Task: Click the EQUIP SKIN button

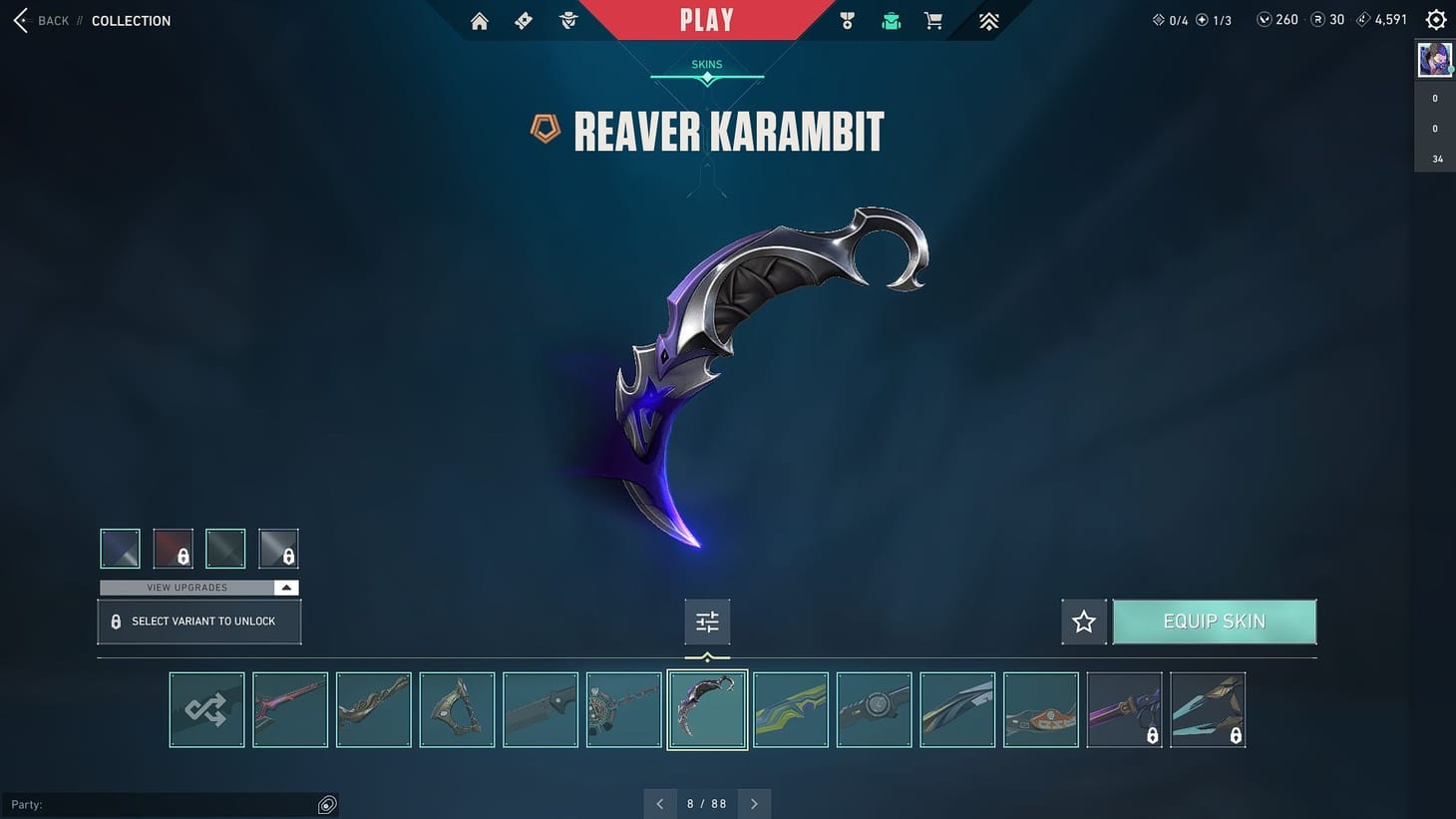Action: 1215,620
